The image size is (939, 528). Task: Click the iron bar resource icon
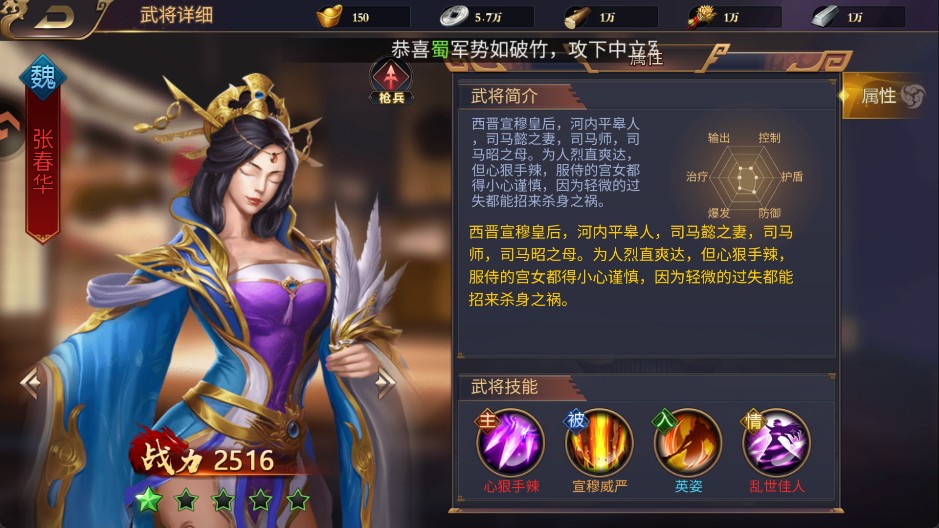click(824, 16)
